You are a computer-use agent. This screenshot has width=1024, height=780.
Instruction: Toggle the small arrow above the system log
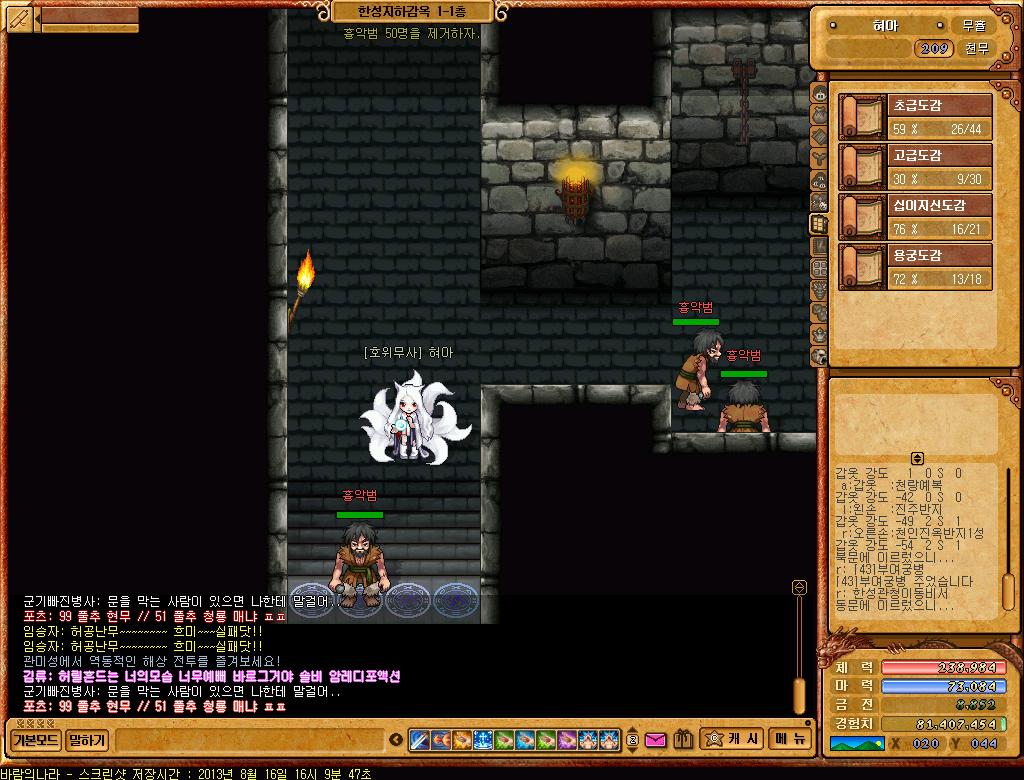917,458
